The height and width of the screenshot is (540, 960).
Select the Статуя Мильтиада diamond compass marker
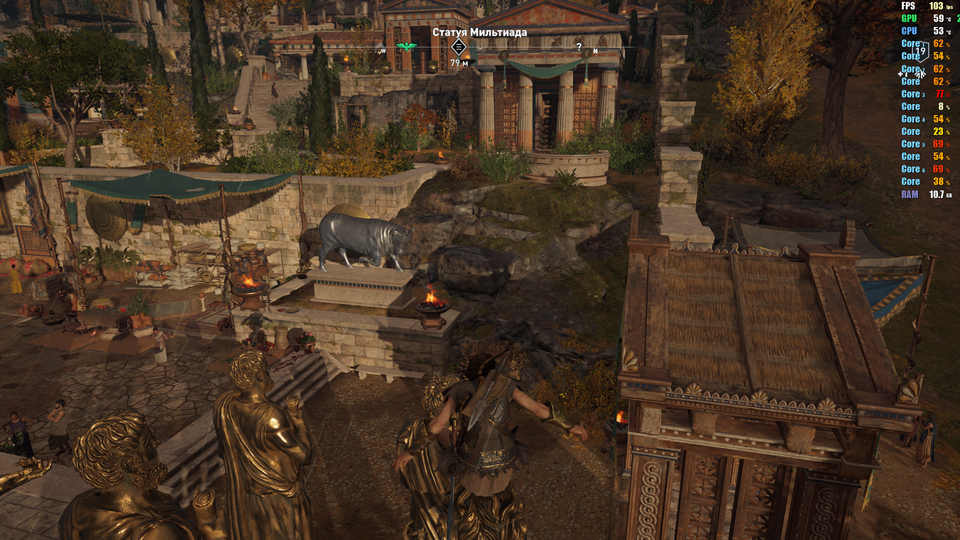459,47
